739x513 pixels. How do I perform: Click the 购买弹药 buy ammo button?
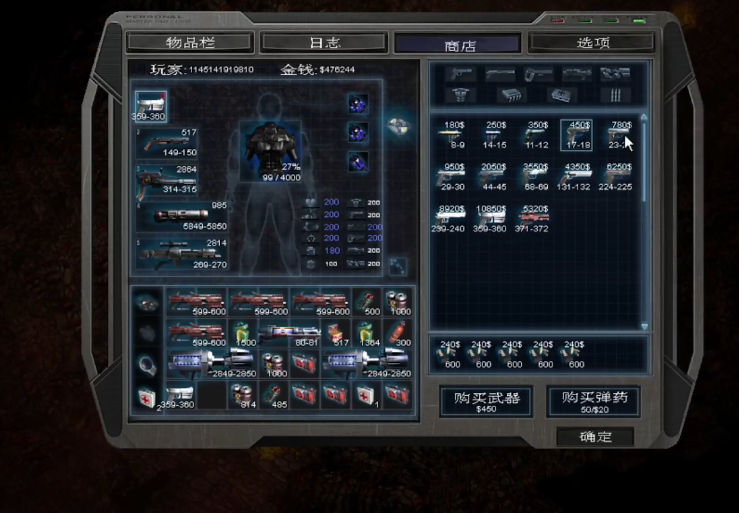594,401
